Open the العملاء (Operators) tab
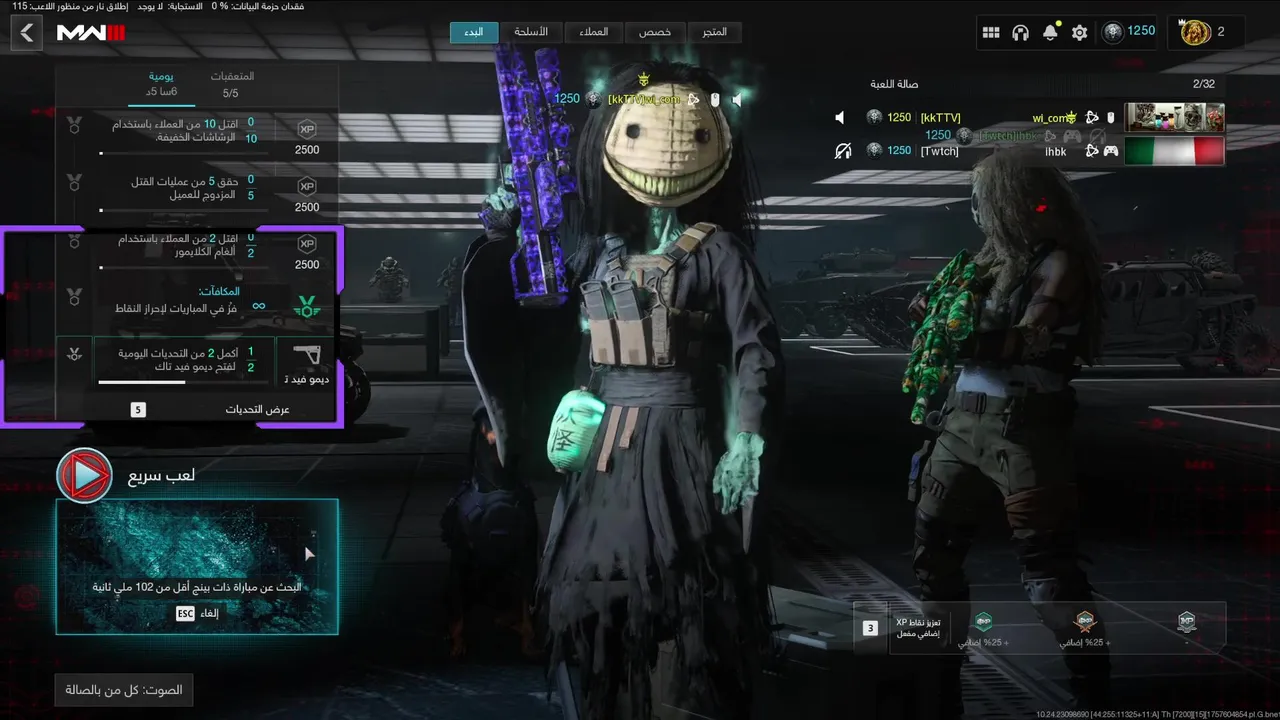The height and width of the screenshot is (720, 1280). point(593,32)
